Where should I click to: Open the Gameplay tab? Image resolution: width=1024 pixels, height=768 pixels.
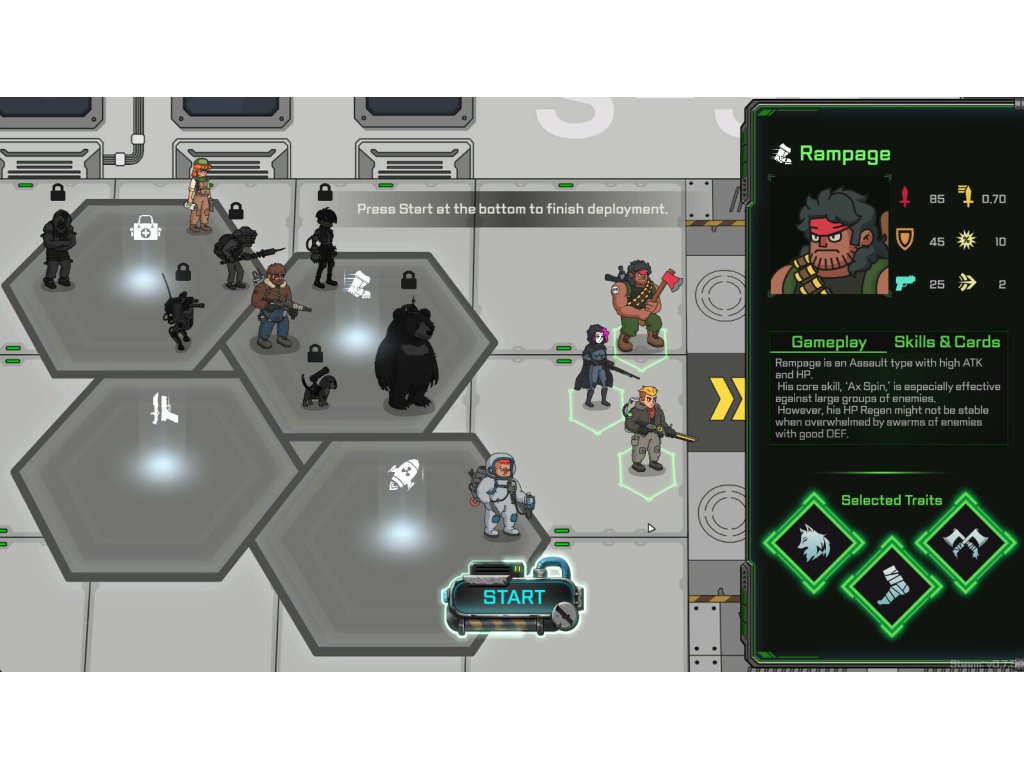click(x=828, y=342)
